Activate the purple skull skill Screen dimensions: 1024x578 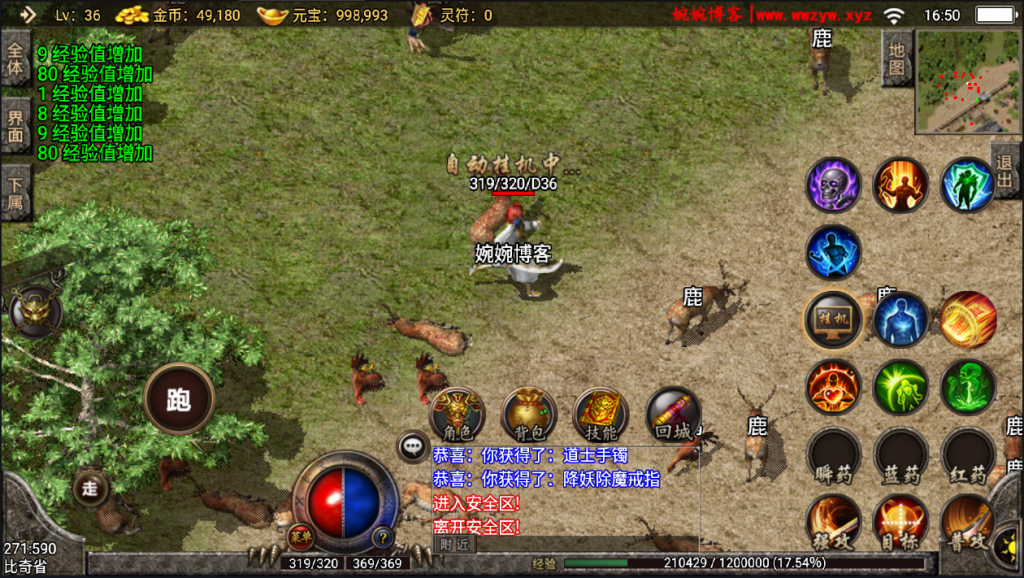(833, 185)
